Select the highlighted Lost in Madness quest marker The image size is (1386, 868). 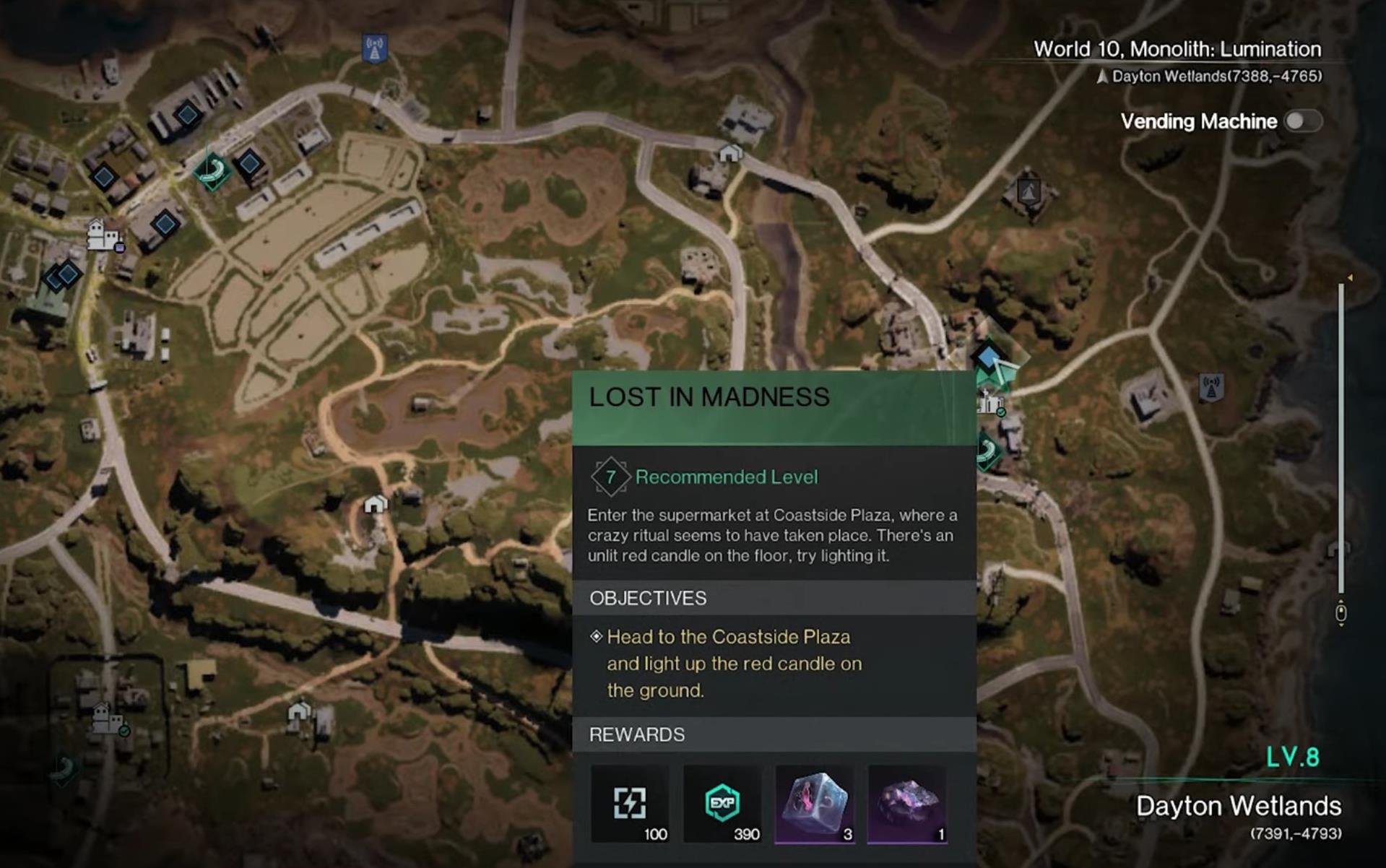click(x=987, y=357)
